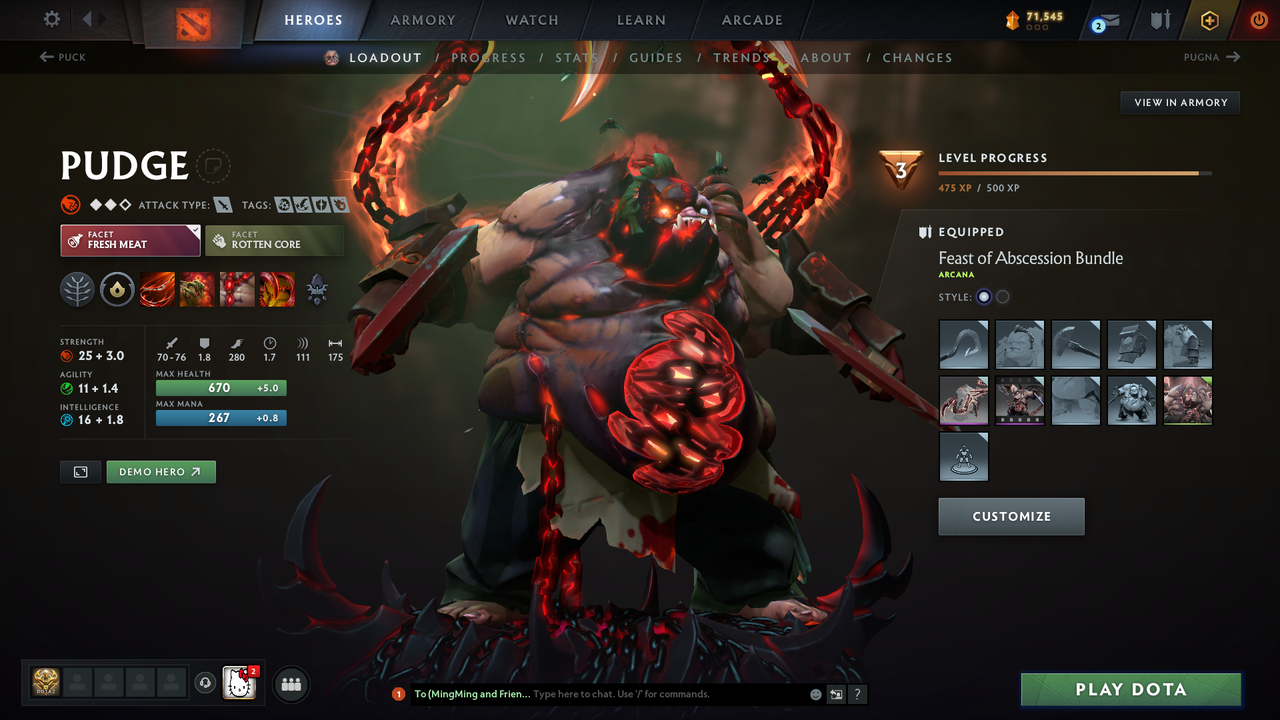Select Pudge's Meat Hook ability icon
Viewport: 1280px width, 720px height.
[157, 290]
